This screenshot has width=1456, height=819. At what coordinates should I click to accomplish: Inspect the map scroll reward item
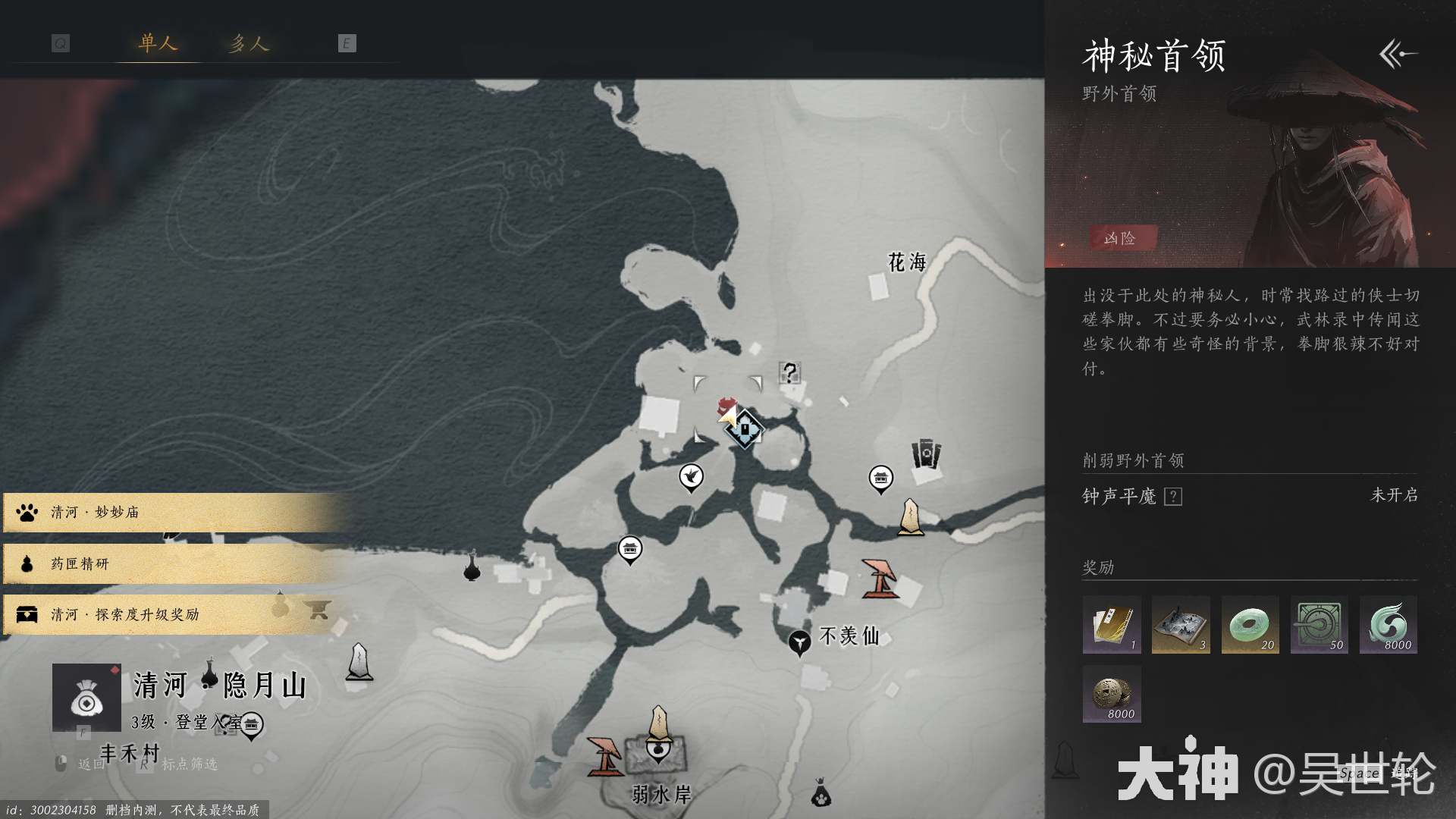pyautogui.click(x=1181, y=625)
